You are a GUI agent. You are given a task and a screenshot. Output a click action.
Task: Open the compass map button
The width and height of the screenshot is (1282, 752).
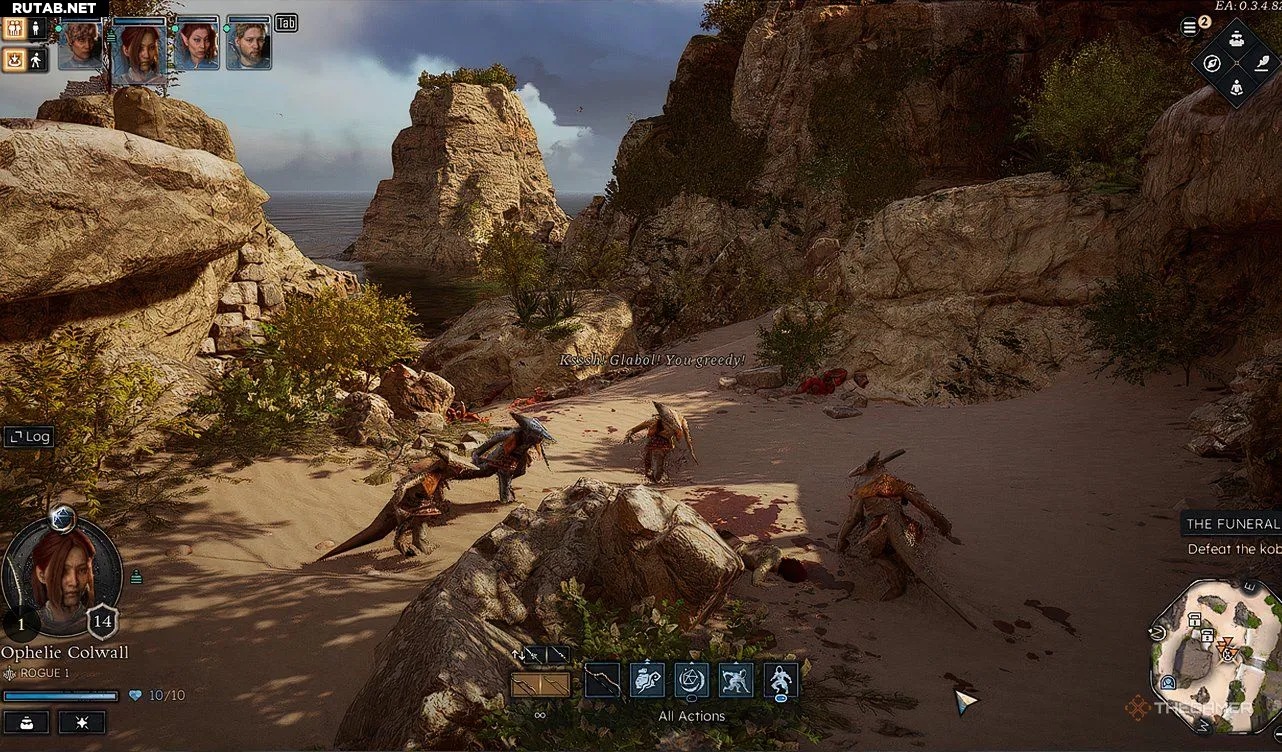pos(1212,64)
